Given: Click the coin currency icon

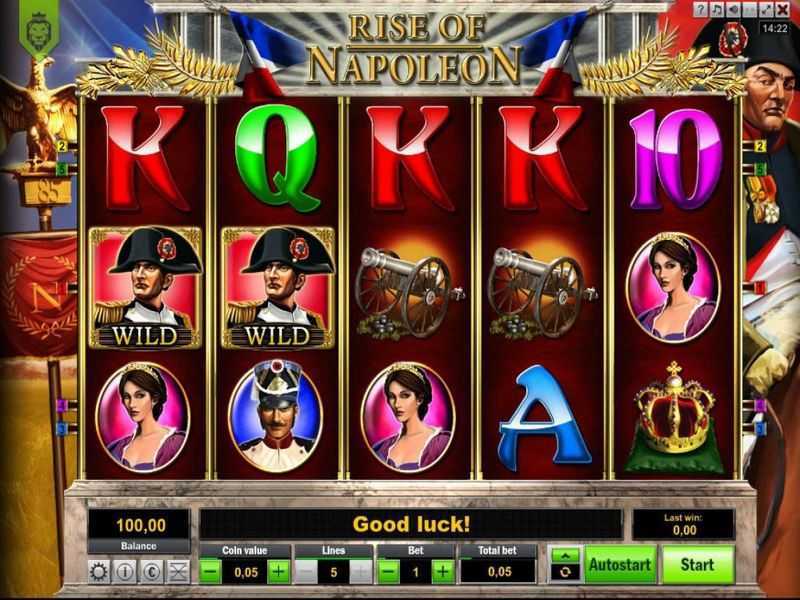Looking at the screenshot, I should 150,572.
